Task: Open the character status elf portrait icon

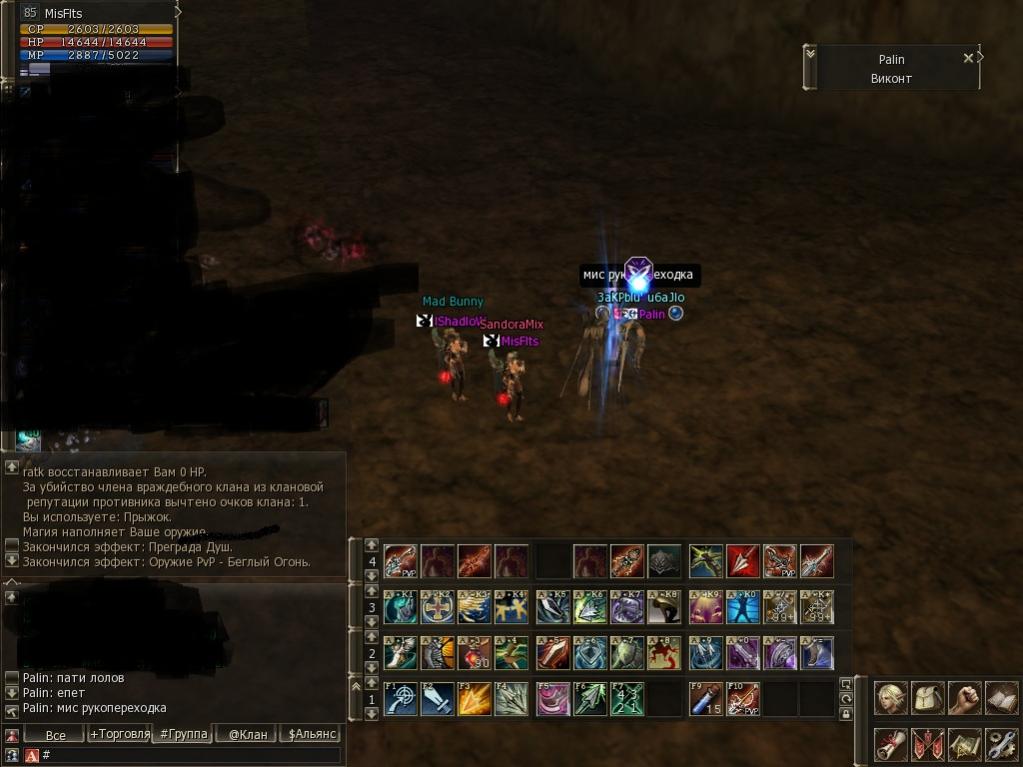Action: (891, 697)
